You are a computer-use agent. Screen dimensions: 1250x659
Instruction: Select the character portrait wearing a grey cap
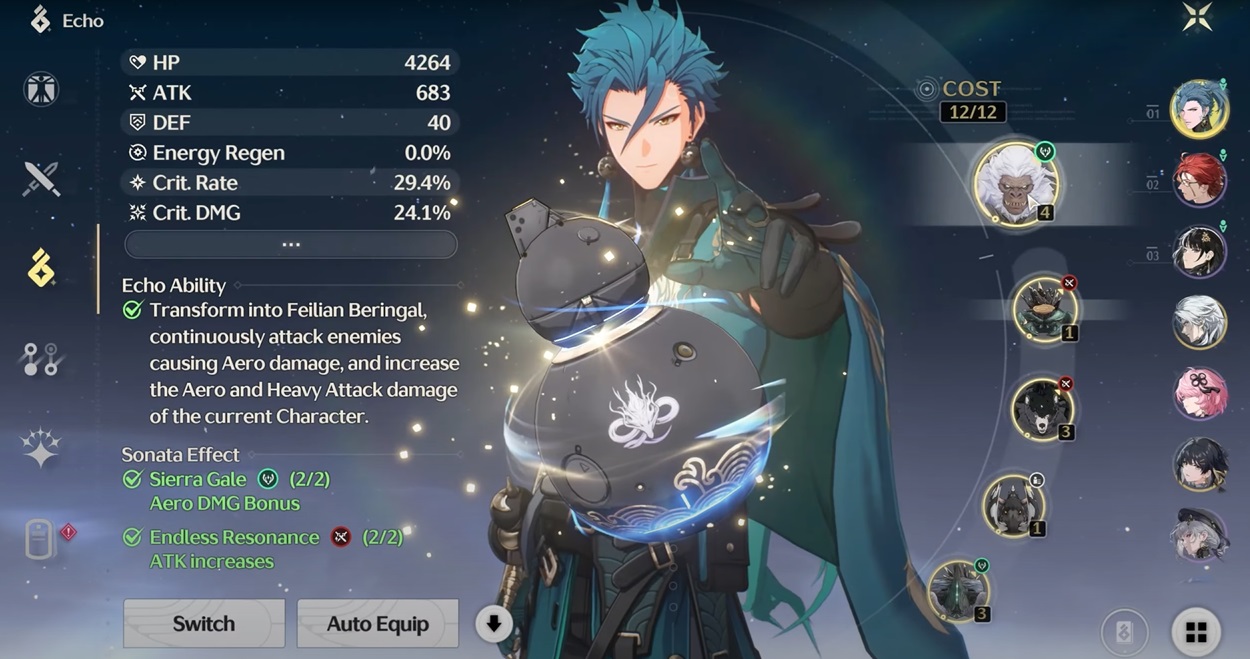1199,535
